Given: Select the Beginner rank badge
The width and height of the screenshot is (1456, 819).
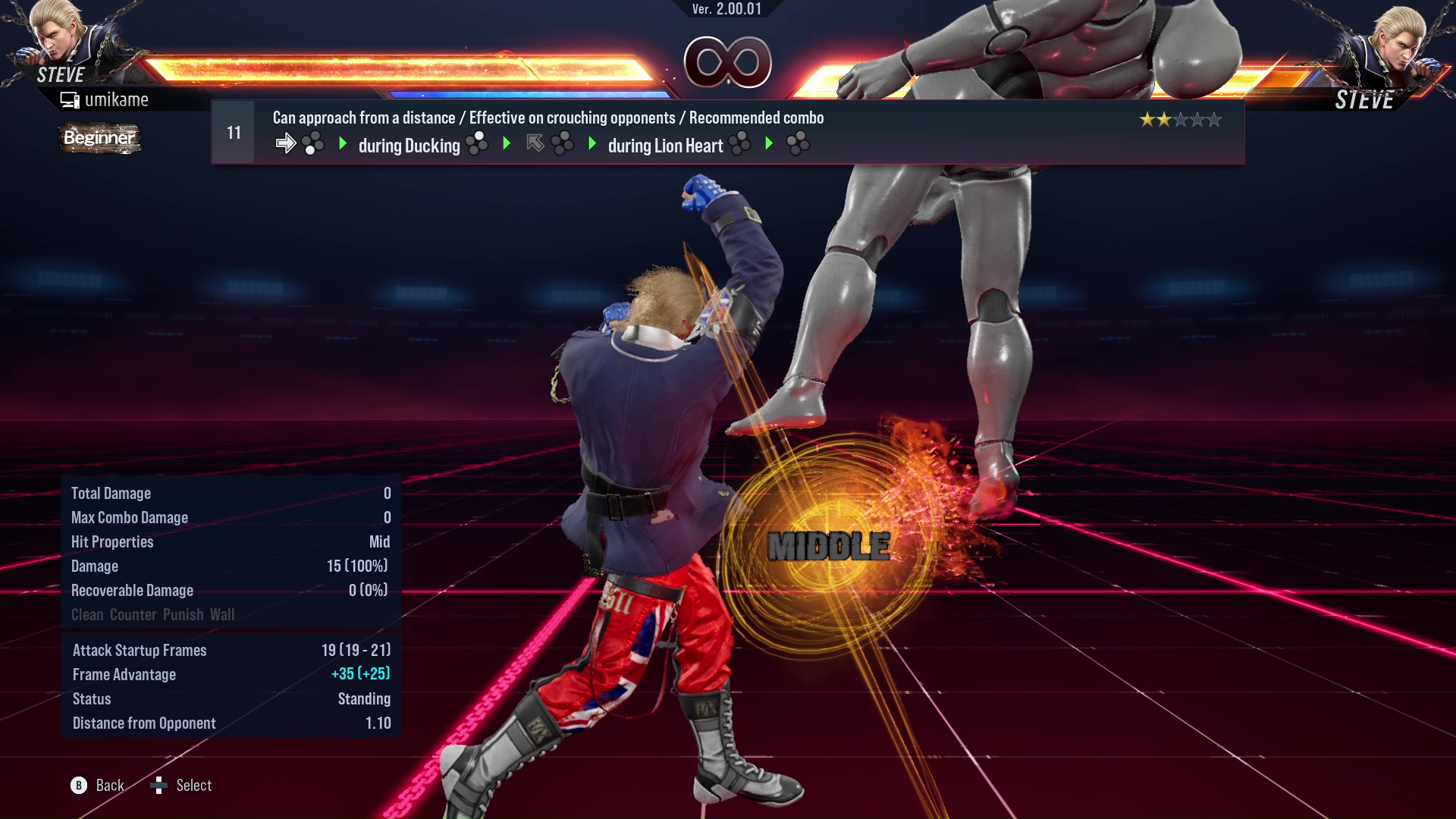Looking at the screenshot, I should pos(99,139).
